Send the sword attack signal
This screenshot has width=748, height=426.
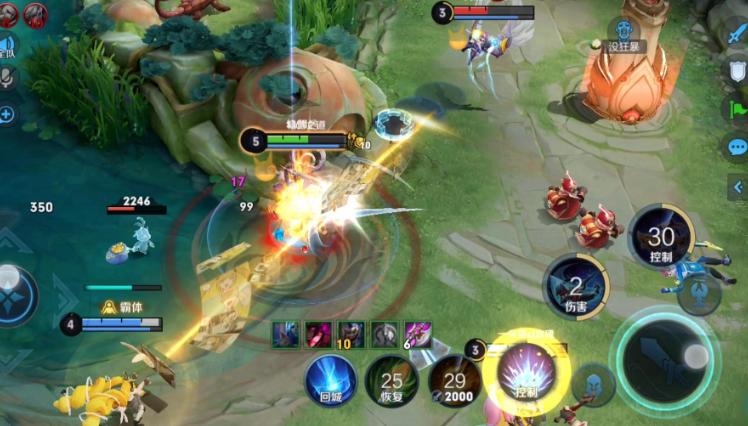737,35
